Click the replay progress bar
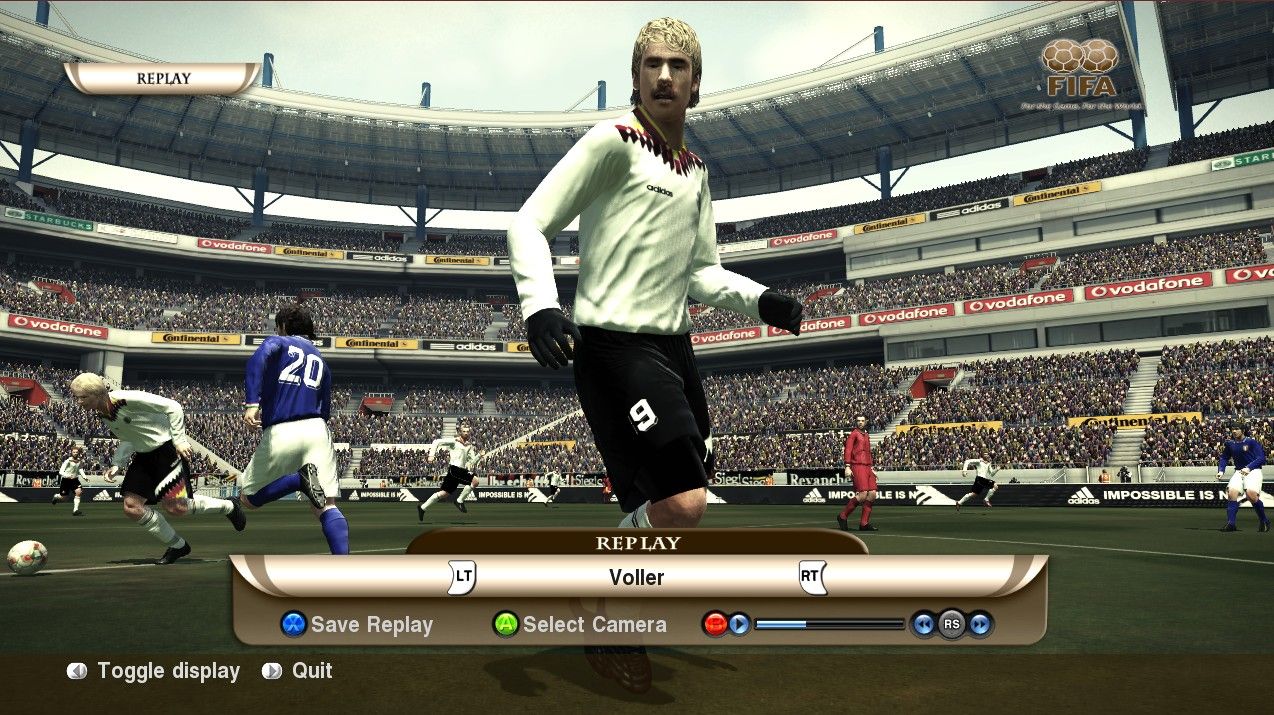1274x715 pixels. pyautogui.click(x=829, y=625)
